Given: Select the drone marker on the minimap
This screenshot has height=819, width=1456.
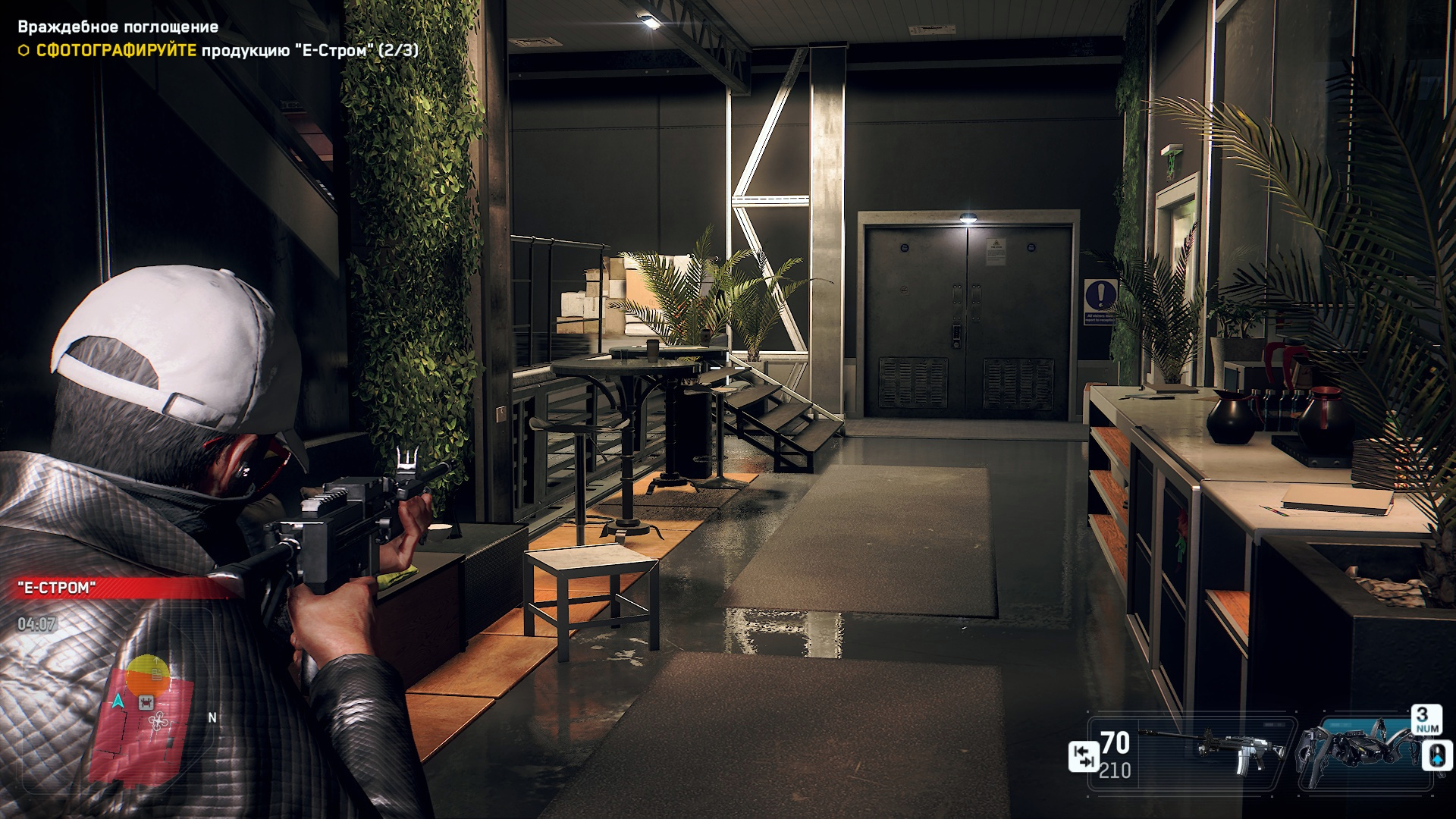Looking at the screenshot, I should [x=158, y=720].
